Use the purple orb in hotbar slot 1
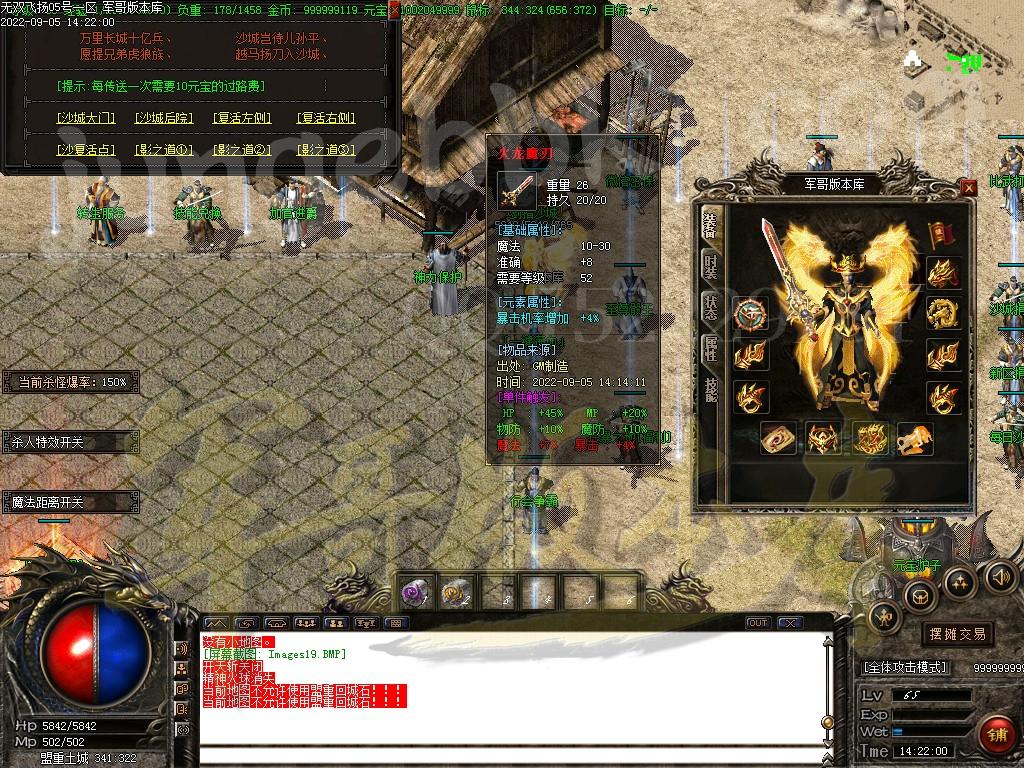 click(416, 593)
